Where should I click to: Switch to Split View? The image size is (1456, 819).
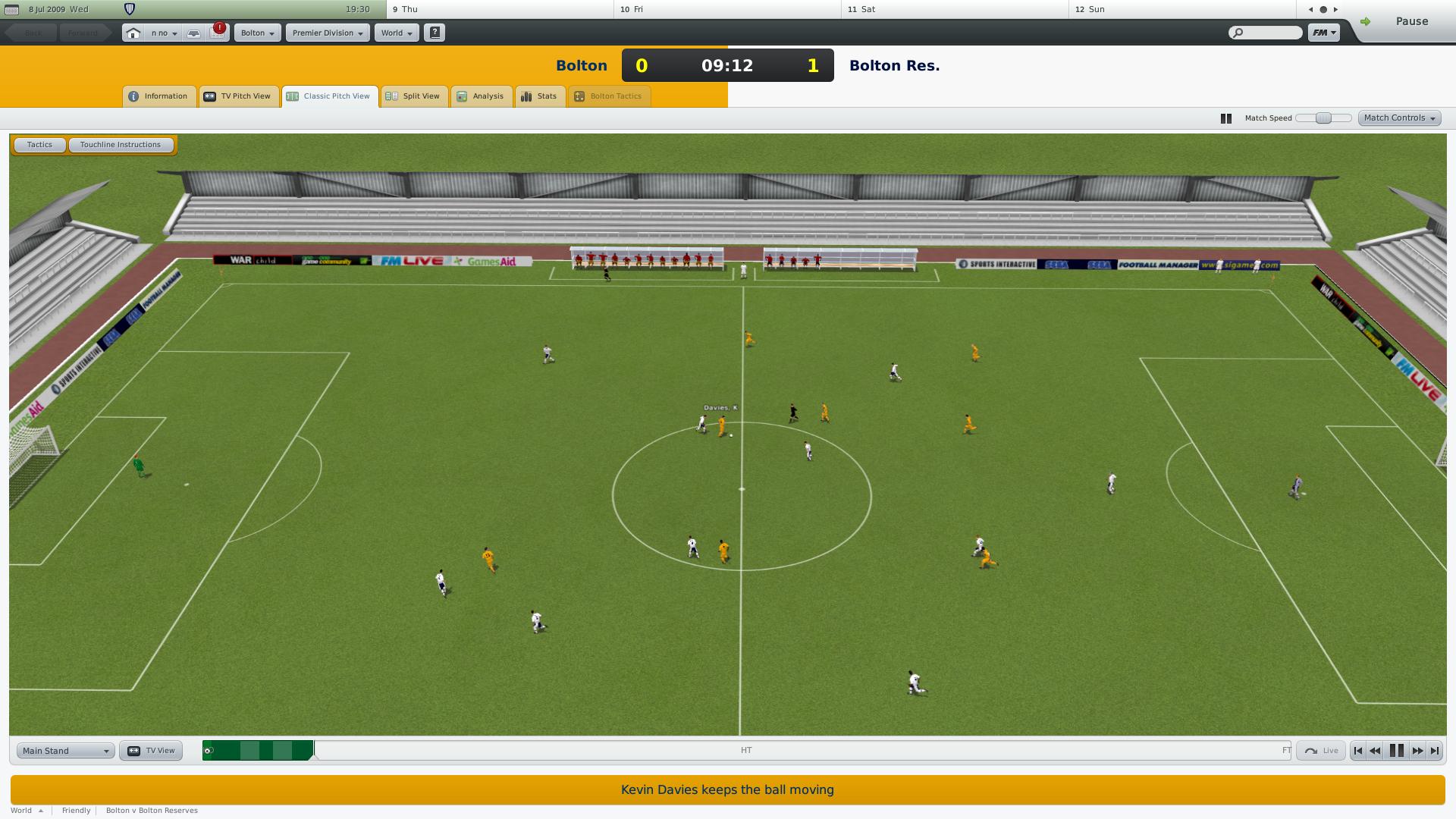tap(414, 96)
